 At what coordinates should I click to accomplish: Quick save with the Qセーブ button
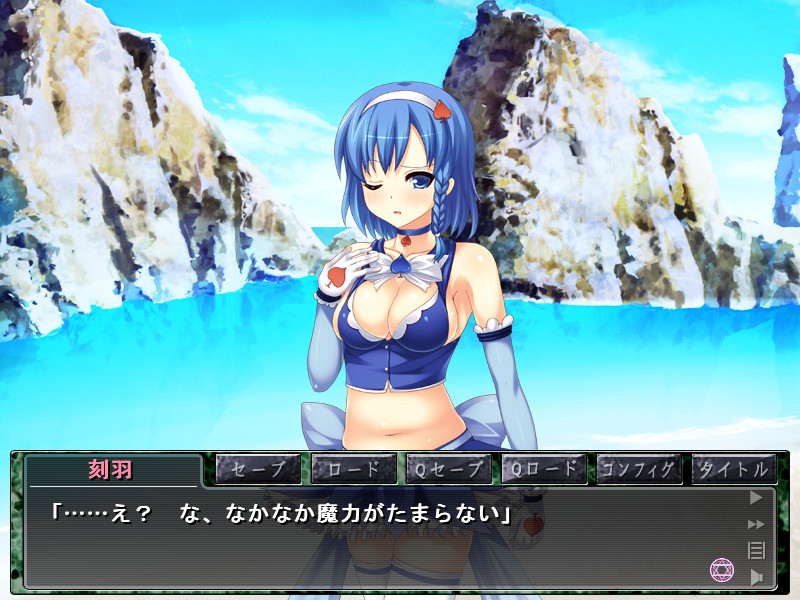click(x=448, y=468)
